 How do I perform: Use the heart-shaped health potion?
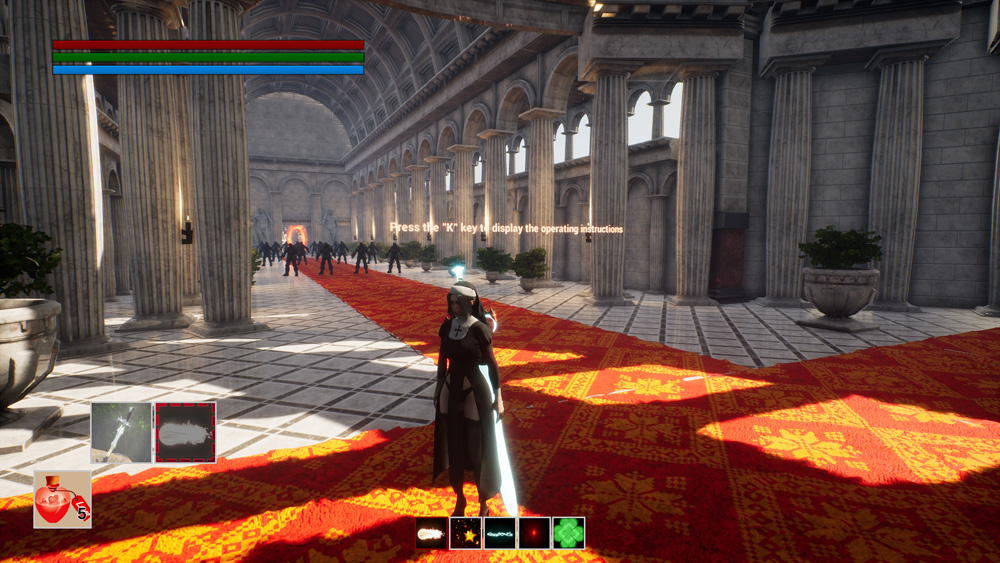(x=62, y=499)
